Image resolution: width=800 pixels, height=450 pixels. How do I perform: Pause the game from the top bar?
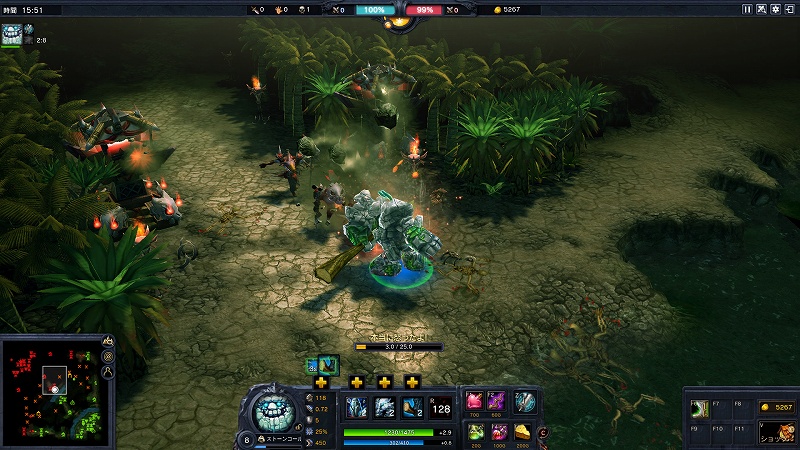(x=747, y=9)
